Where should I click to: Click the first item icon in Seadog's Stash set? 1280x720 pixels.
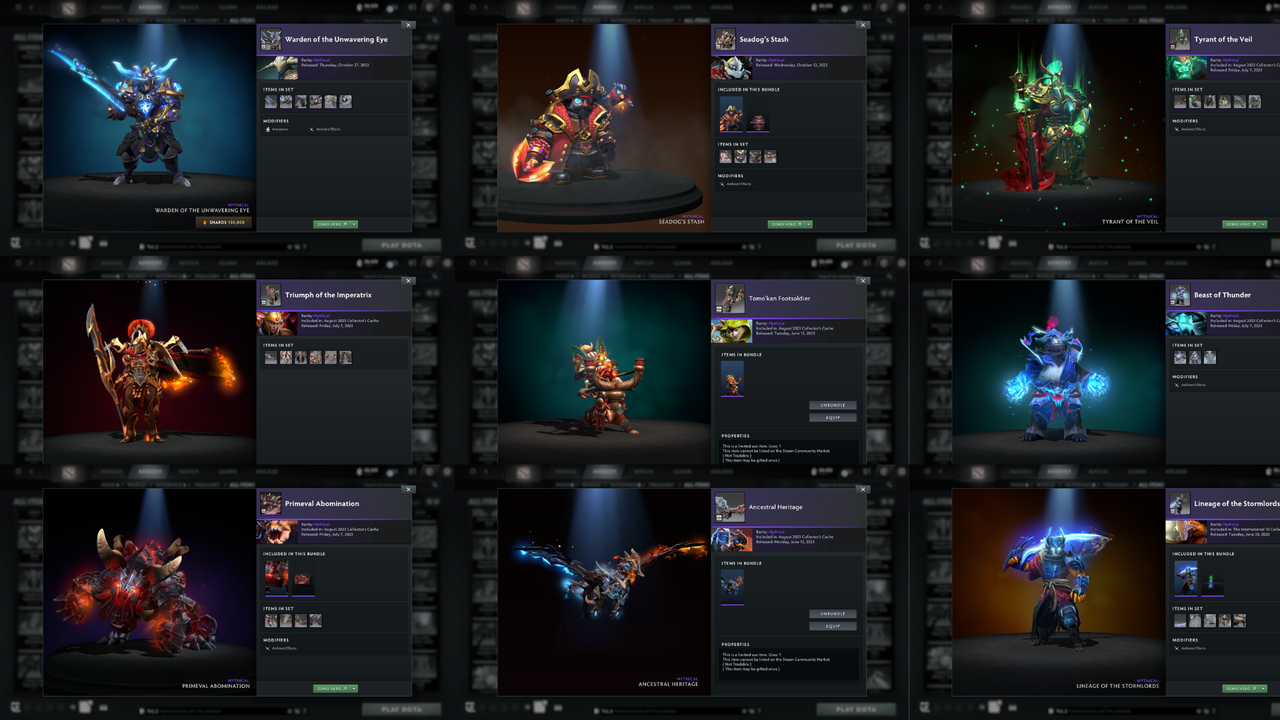726,156
